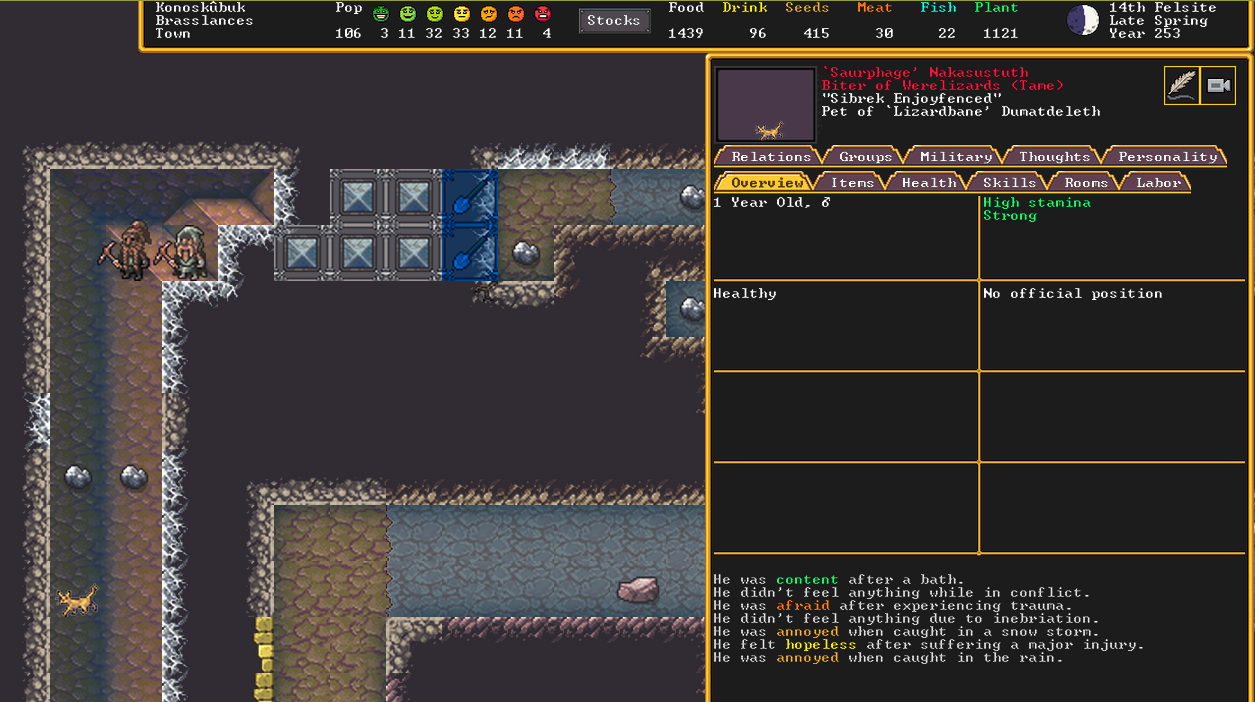Click the creature portrait thumbnail
Viewport: 1255px width, 702px height.
pos(766,105)
